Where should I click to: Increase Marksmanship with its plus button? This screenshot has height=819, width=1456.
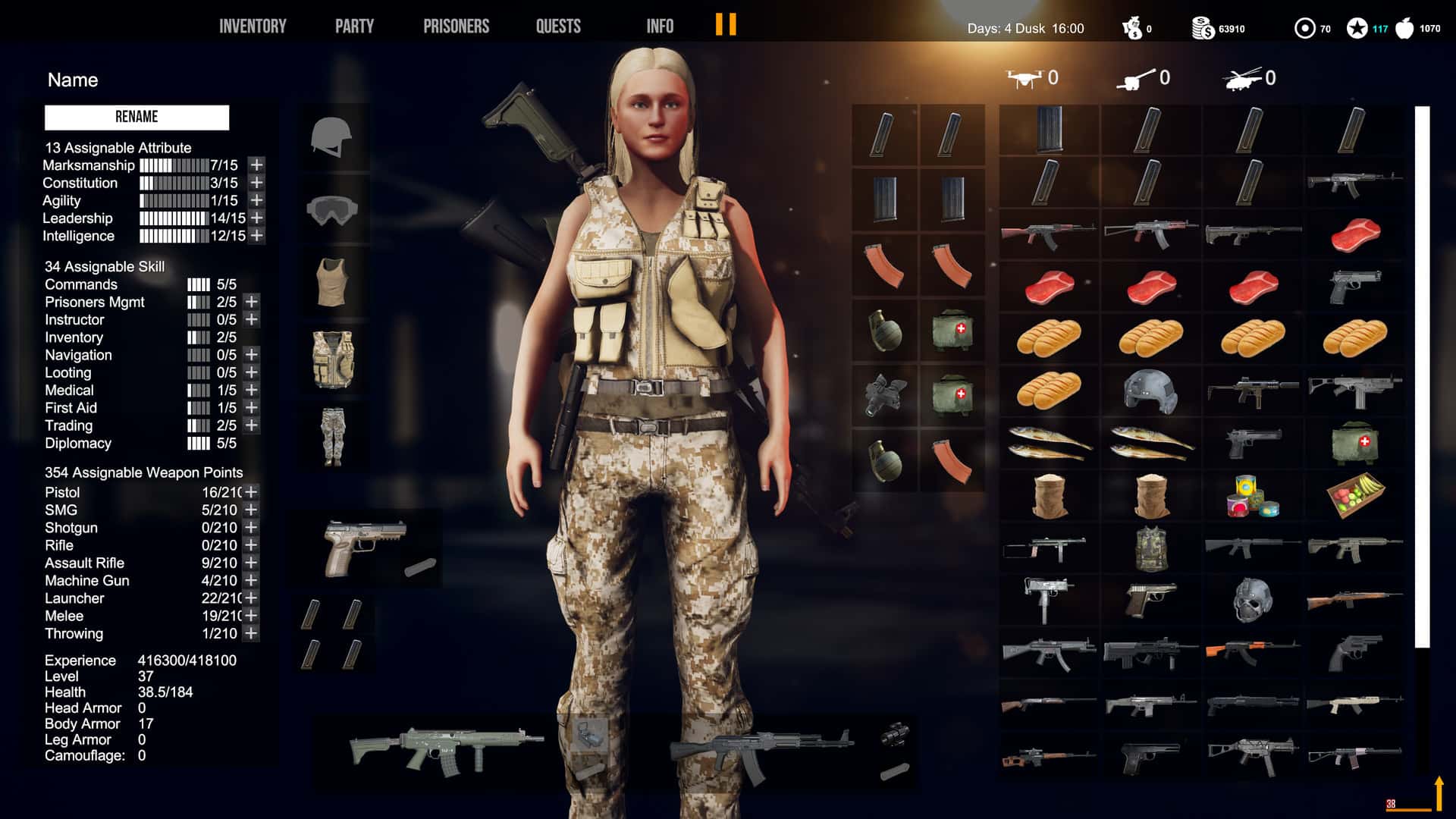(x=256, y=165)
